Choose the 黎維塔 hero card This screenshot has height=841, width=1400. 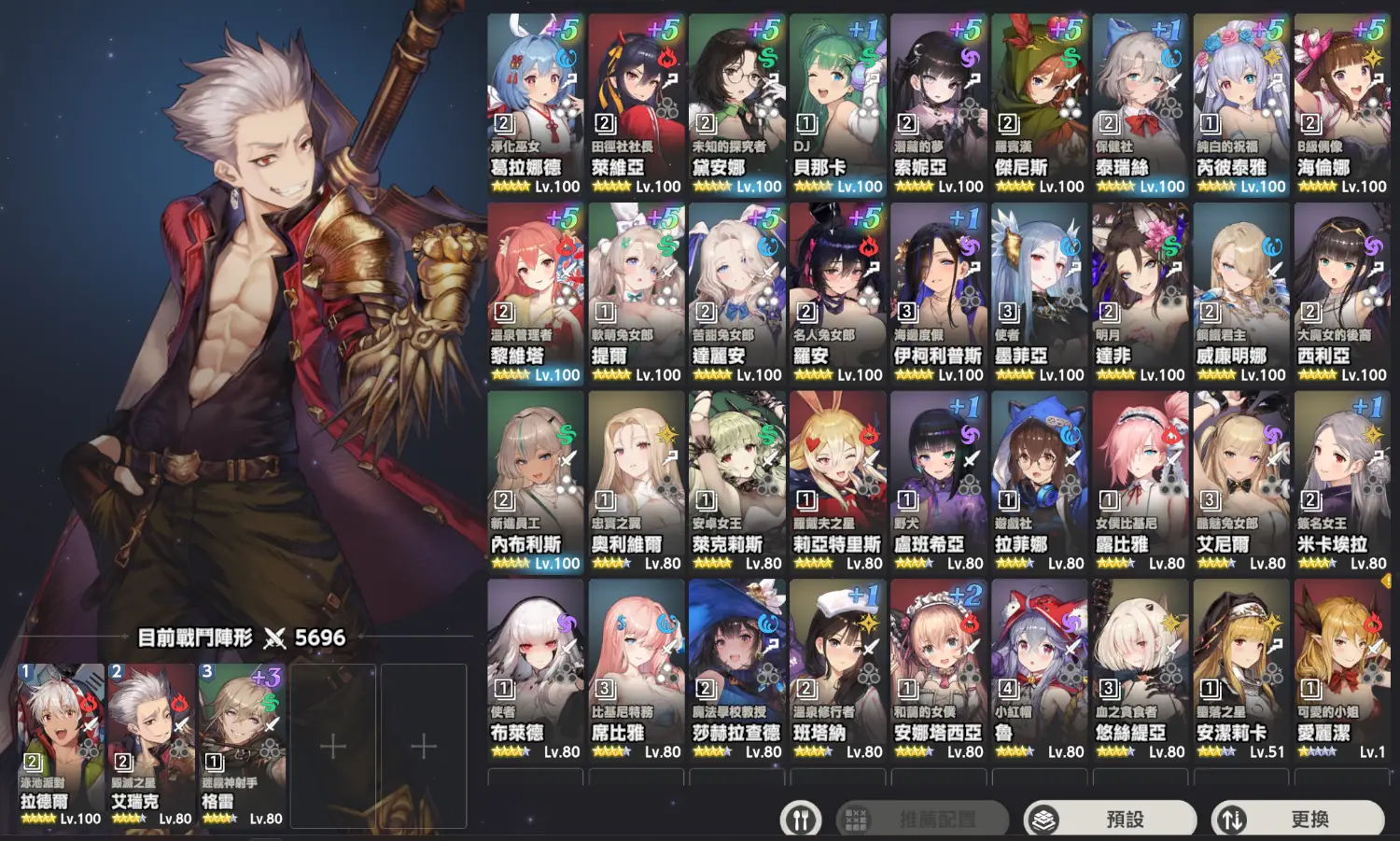[536, 292]
